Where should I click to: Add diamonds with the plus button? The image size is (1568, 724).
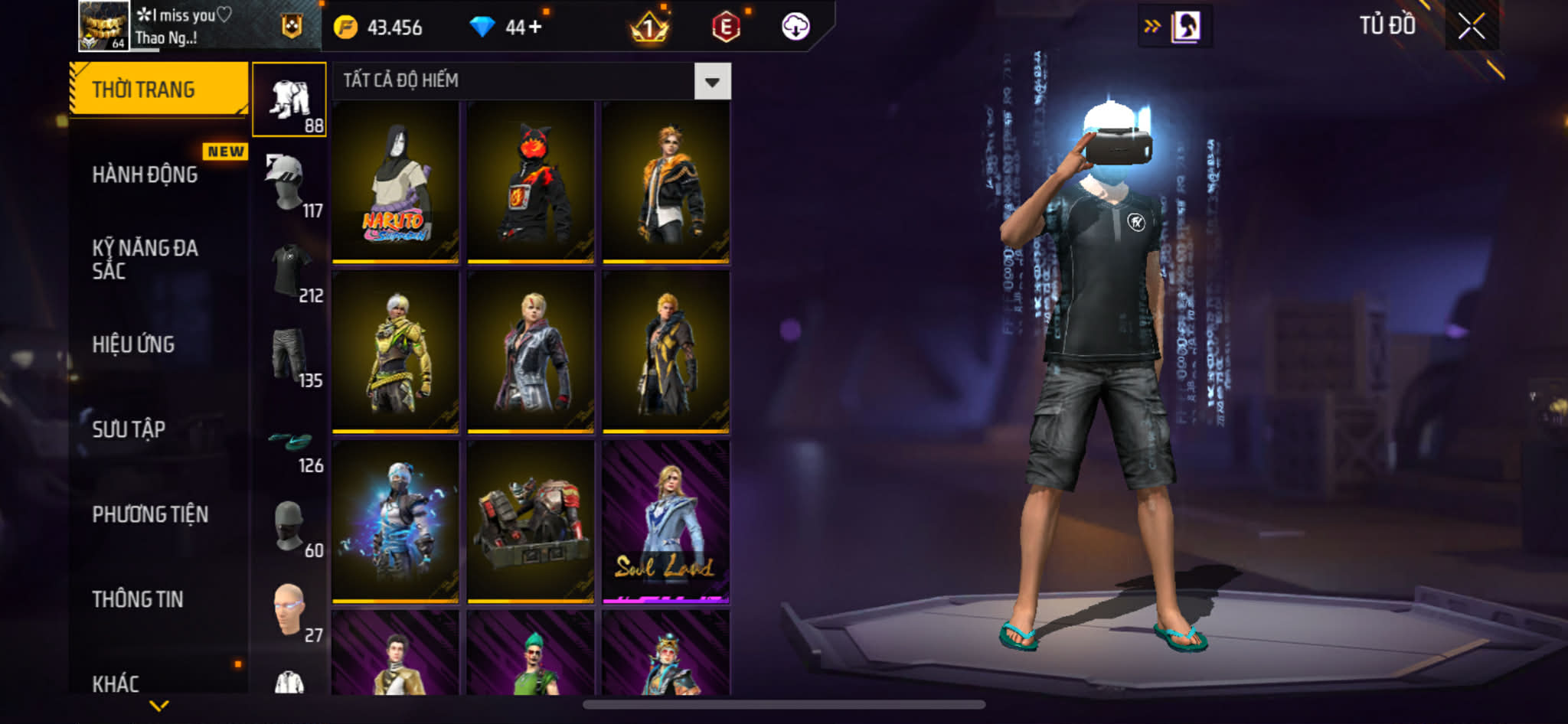(534, 28)
